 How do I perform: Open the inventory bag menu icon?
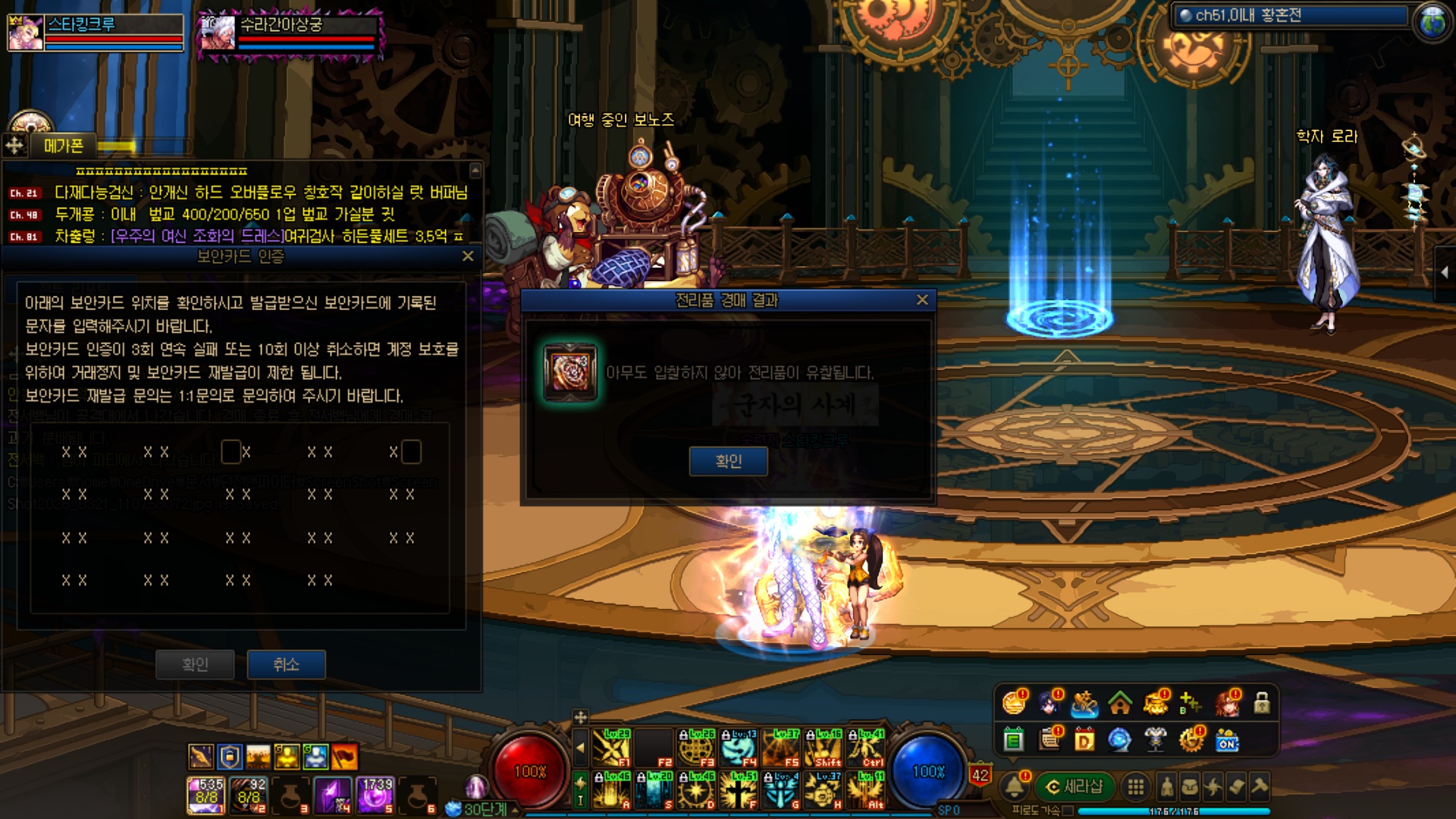tap(1191, 787)
